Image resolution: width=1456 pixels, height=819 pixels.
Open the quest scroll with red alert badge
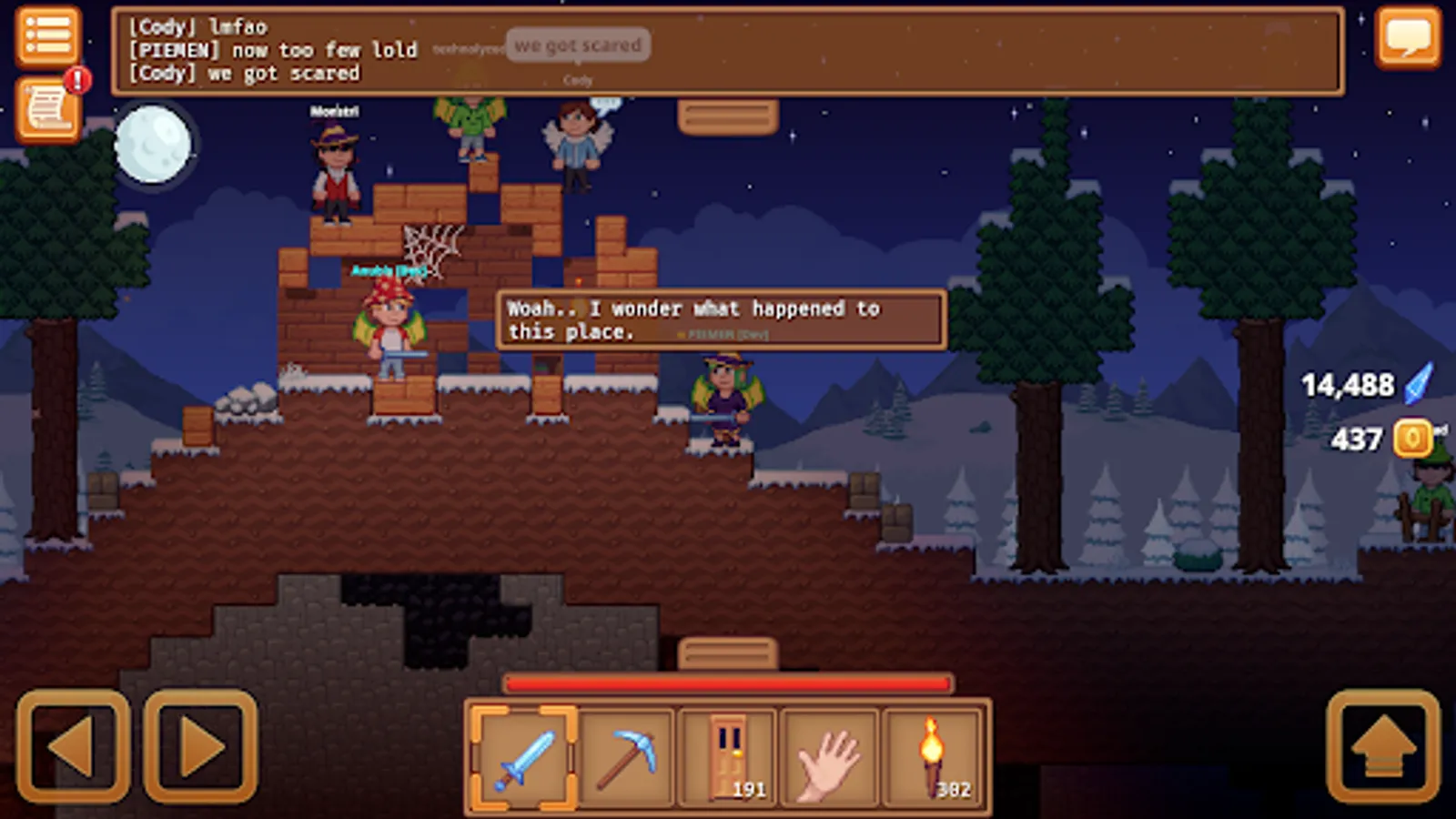pos(47,109)
